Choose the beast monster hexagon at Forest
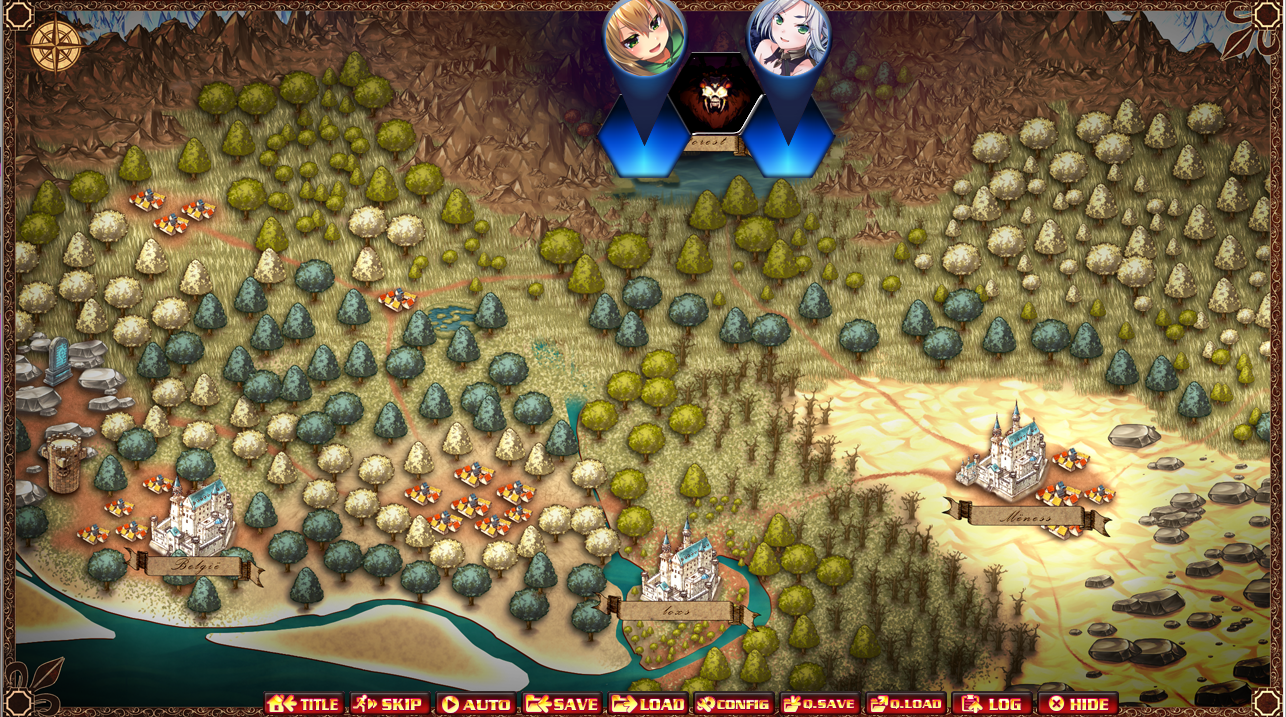This screenshot has height=717, width=1286. (x=715, y=94)
